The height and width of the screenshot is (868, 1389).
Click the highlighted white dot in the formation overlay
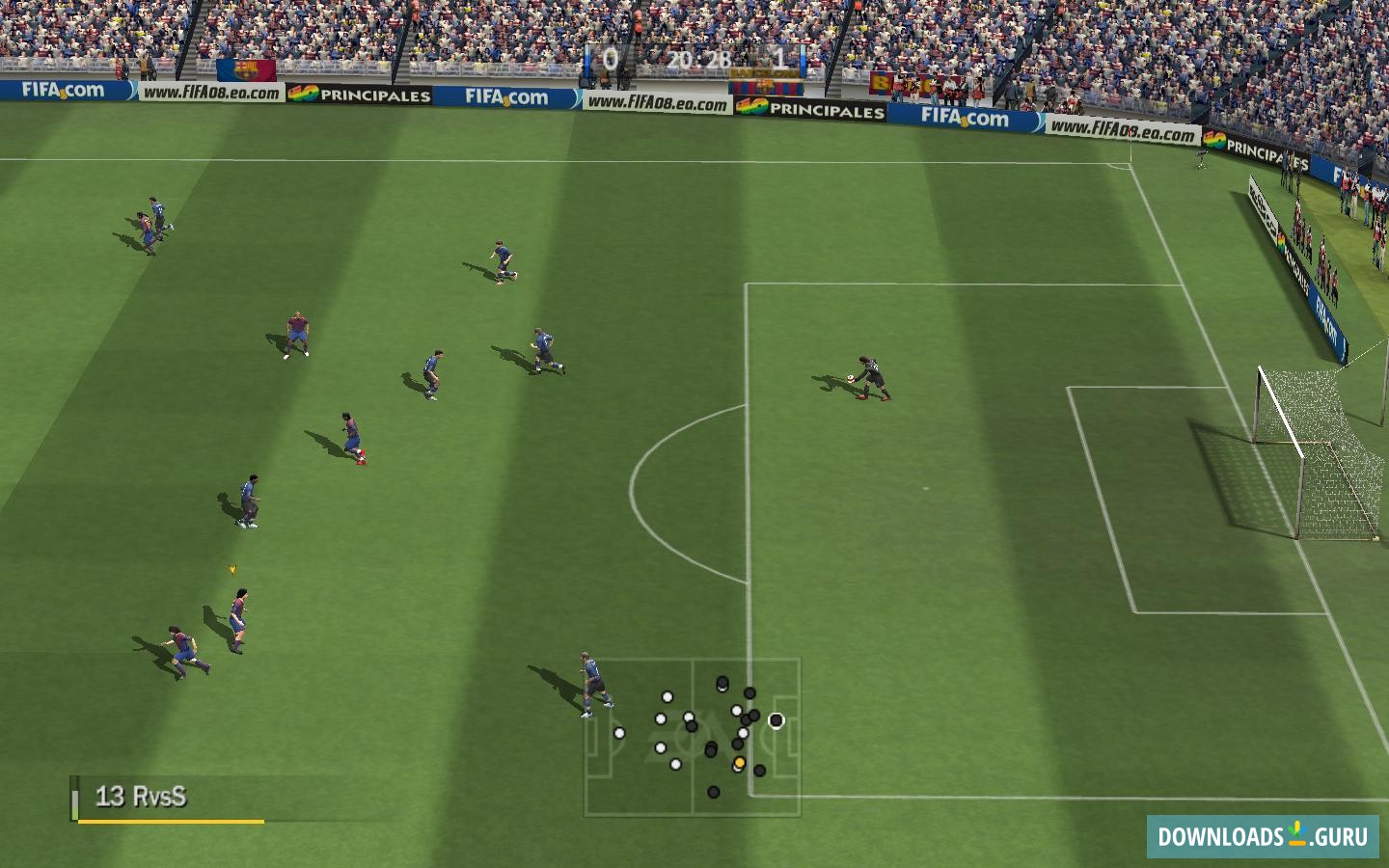(x=776, y=719)
